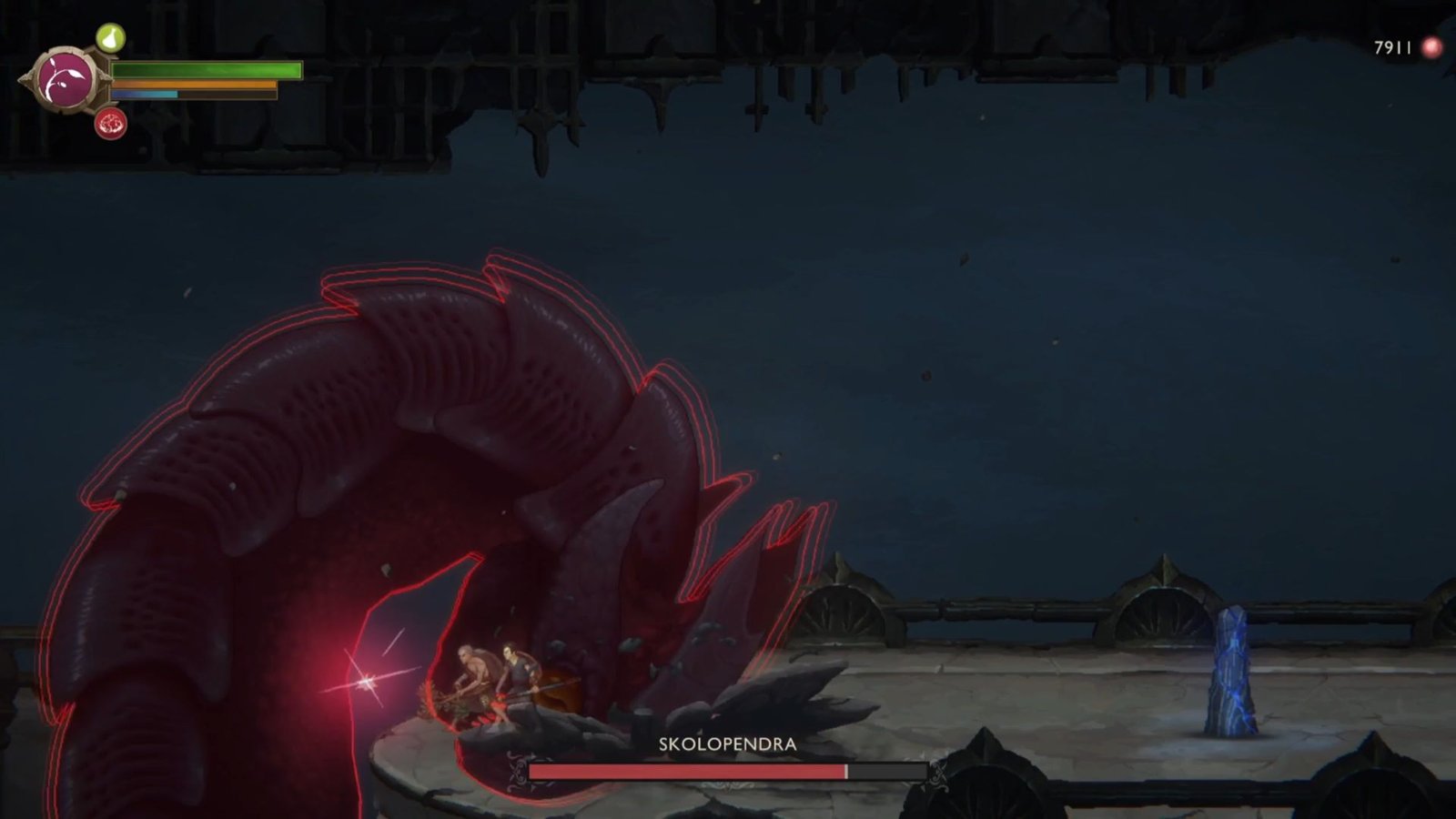The width and height of the screenshot is (1456, 819).
Task: Click the red meat ability icon
Action: [x=110, y=123]
